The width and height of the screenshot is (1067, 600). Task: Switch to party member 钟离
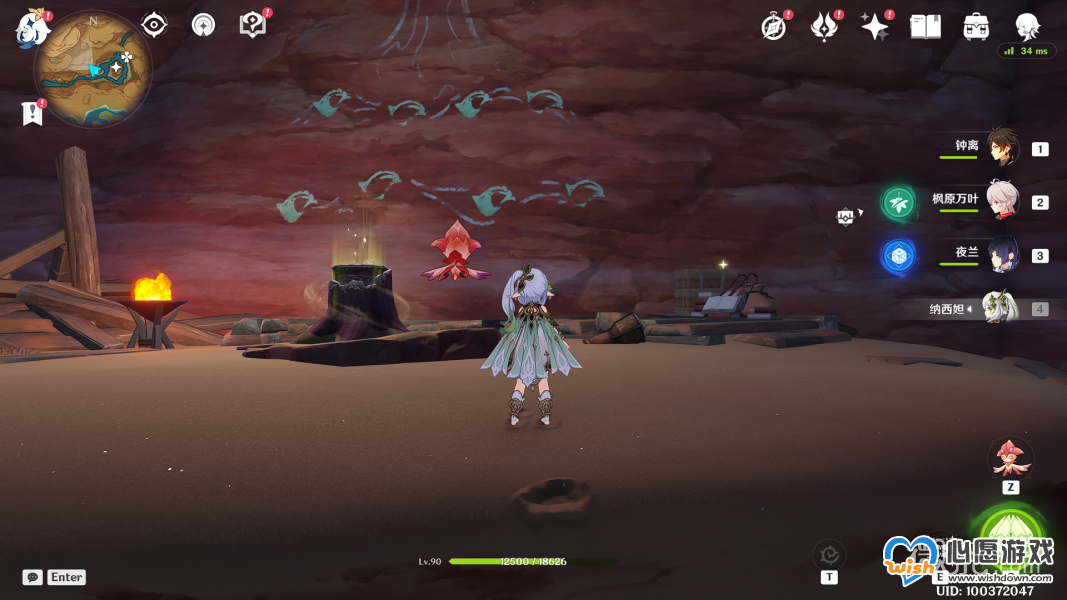1002,148
